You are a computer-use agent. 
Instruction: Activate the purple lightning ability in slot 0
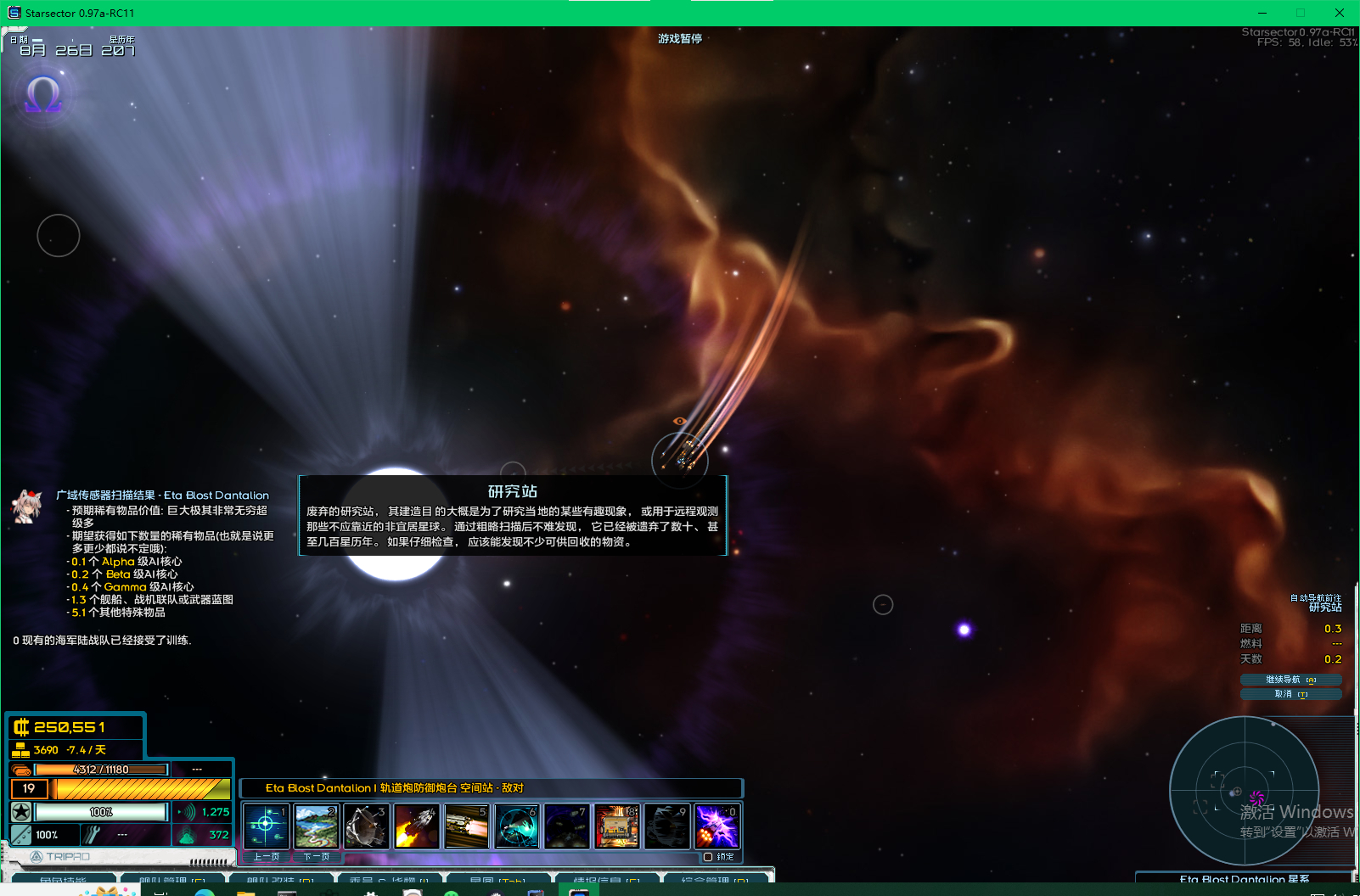(717, 826)
